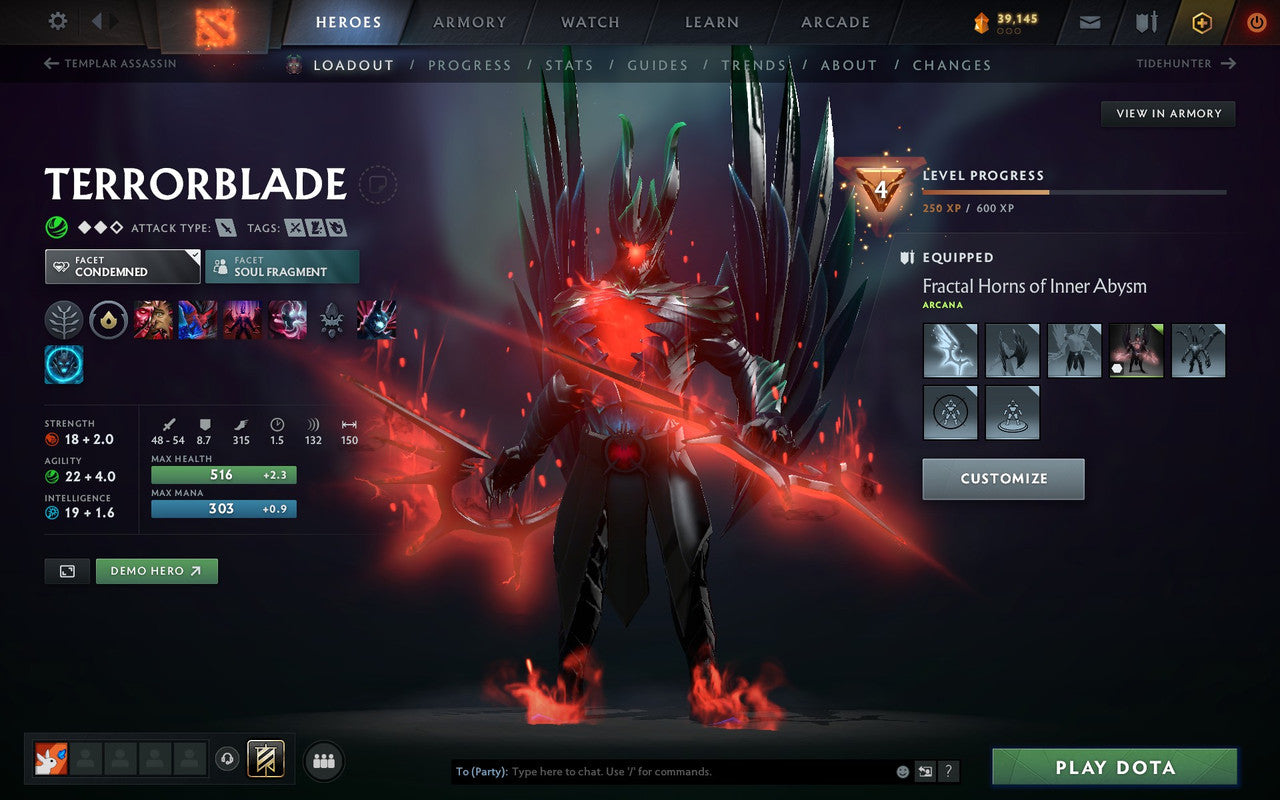The width and height of the screenshot is (1280, 800).
Task: Click the PLAY DOTA button
Action: tap(1113, 767)
